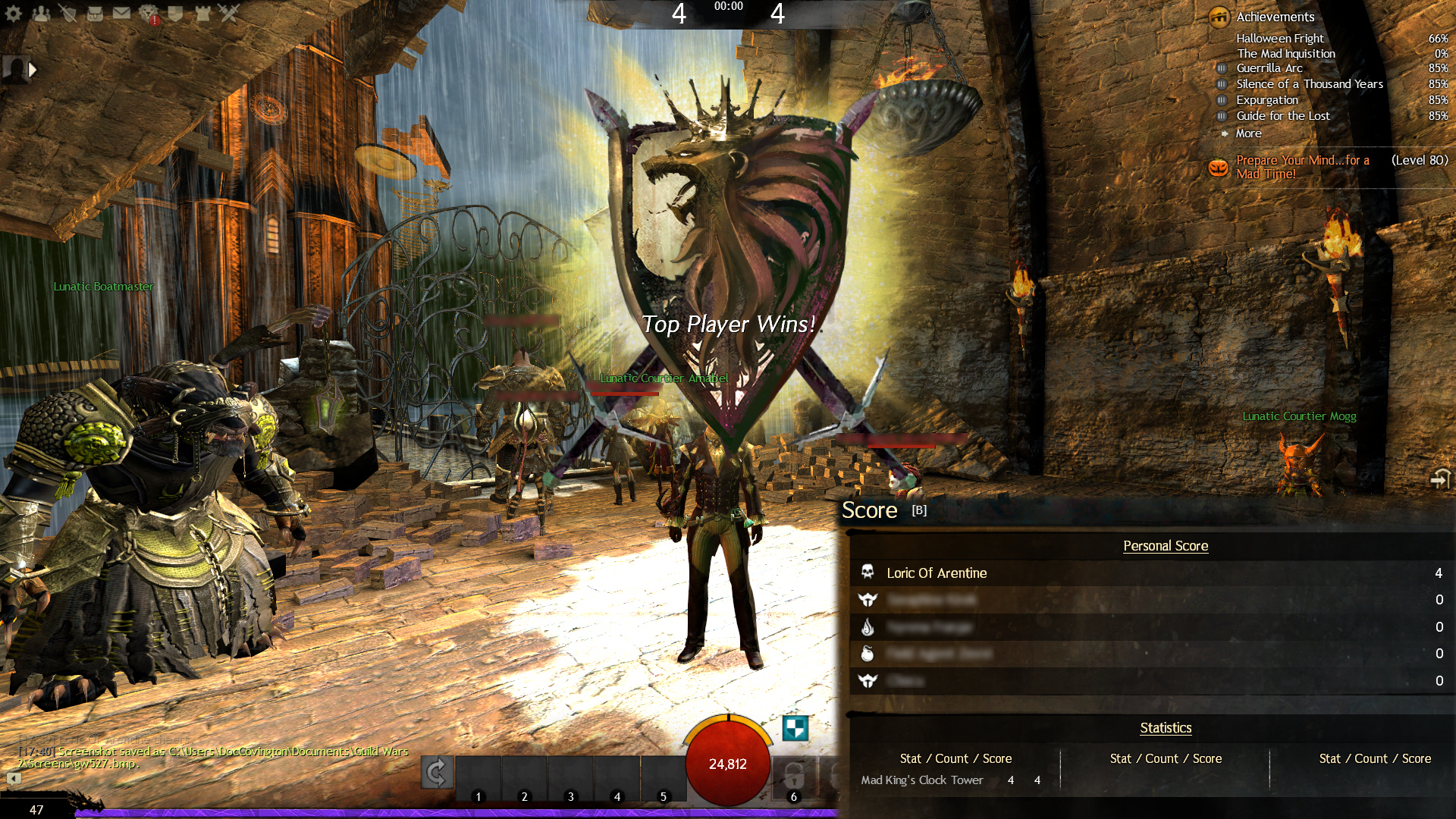Open the game menu gear icon
1456x819 pixels.
pos(14,13)
